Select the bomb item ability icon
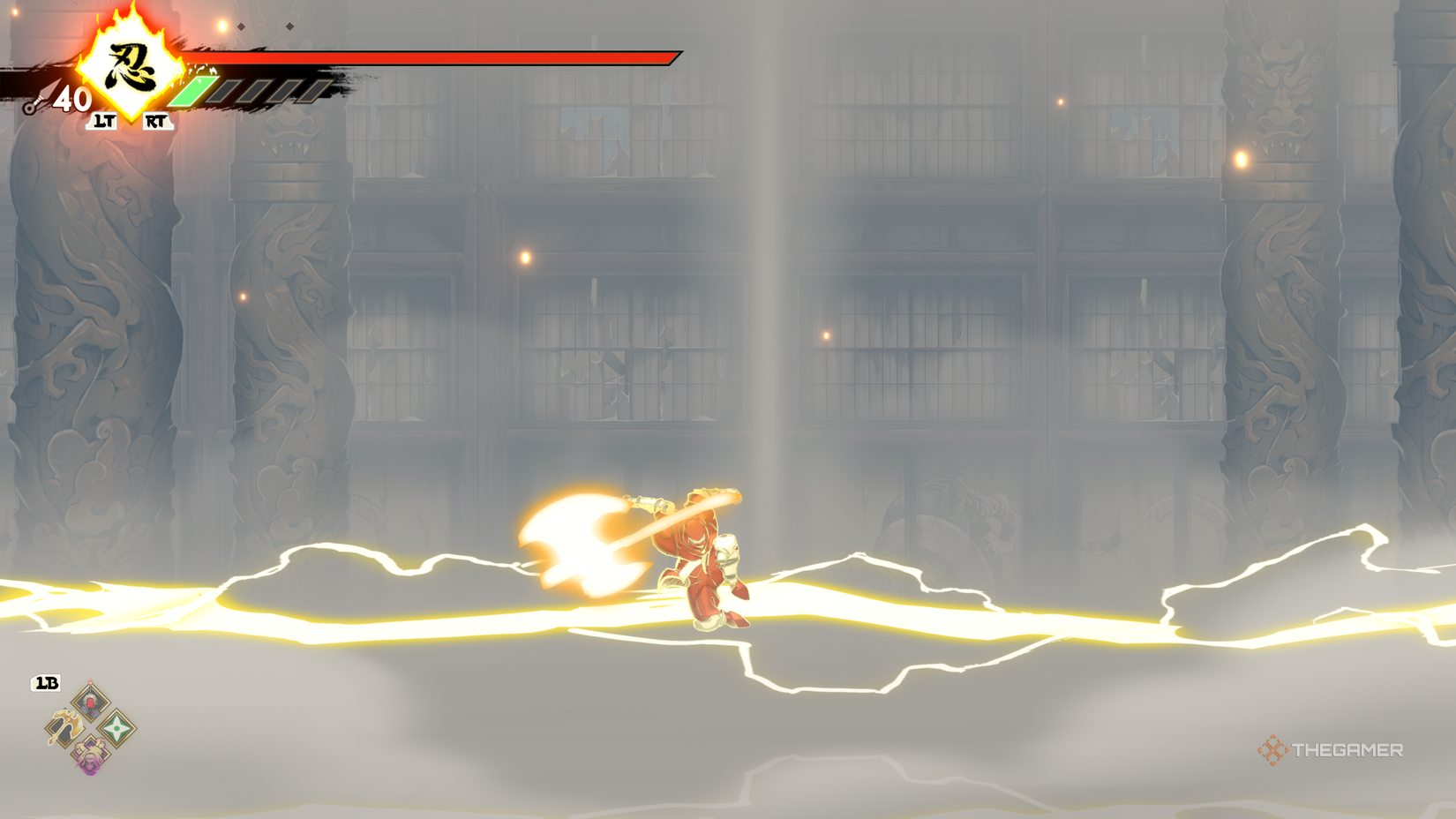 point(90,702)
